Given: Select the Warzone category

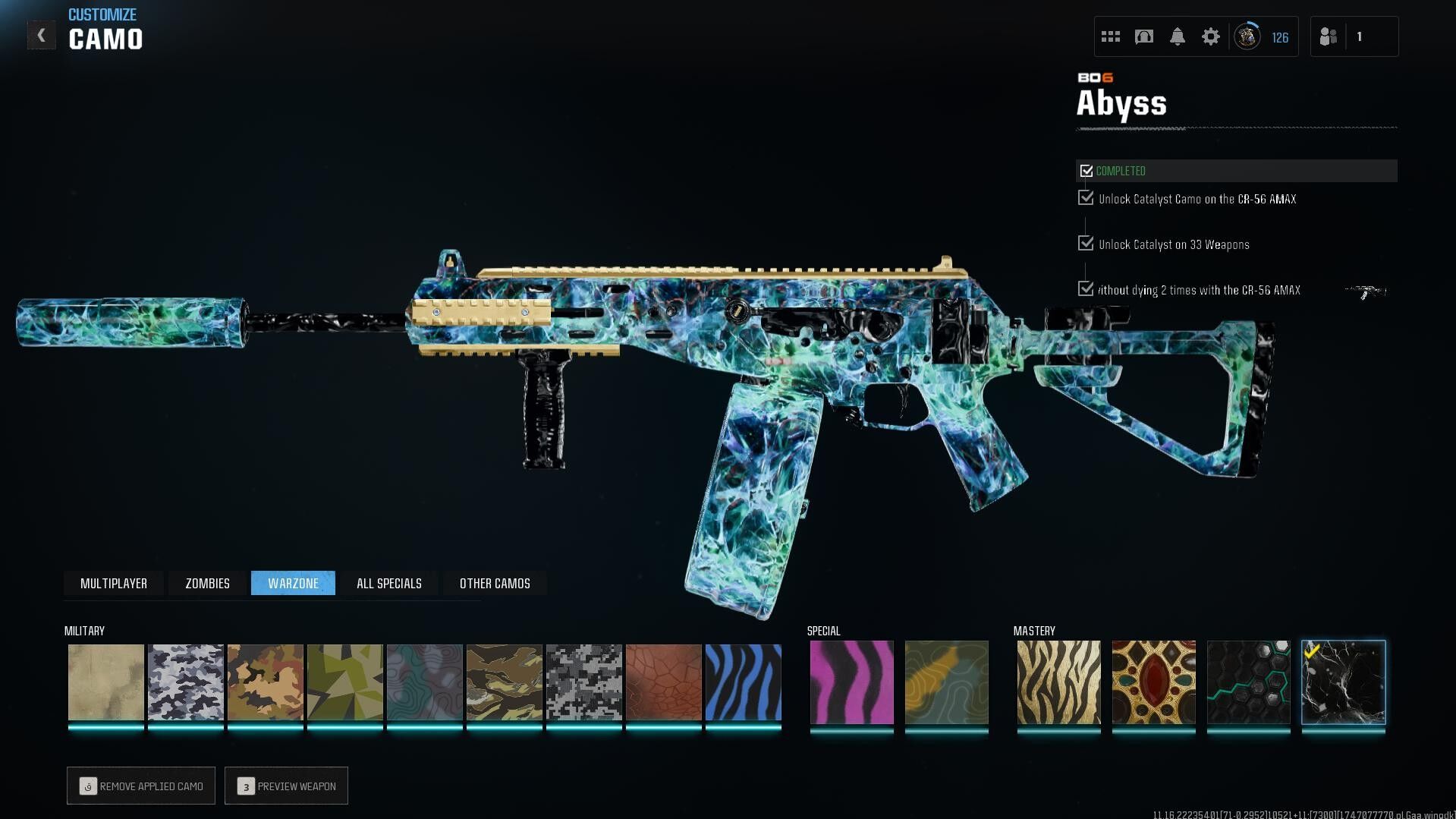Looking at the screenshot, I should click(x=294, y=583).
